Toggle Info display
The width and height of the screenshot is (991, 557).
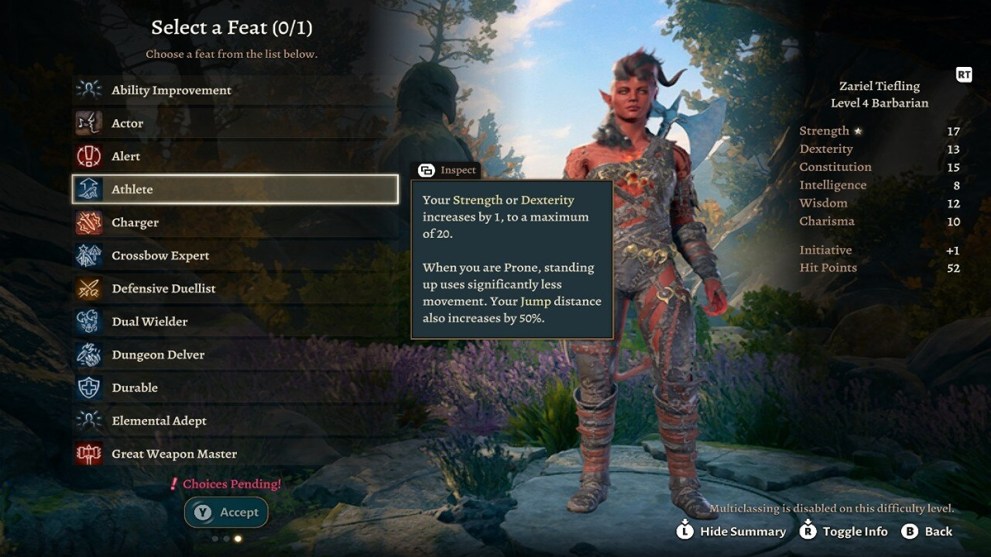843,531
